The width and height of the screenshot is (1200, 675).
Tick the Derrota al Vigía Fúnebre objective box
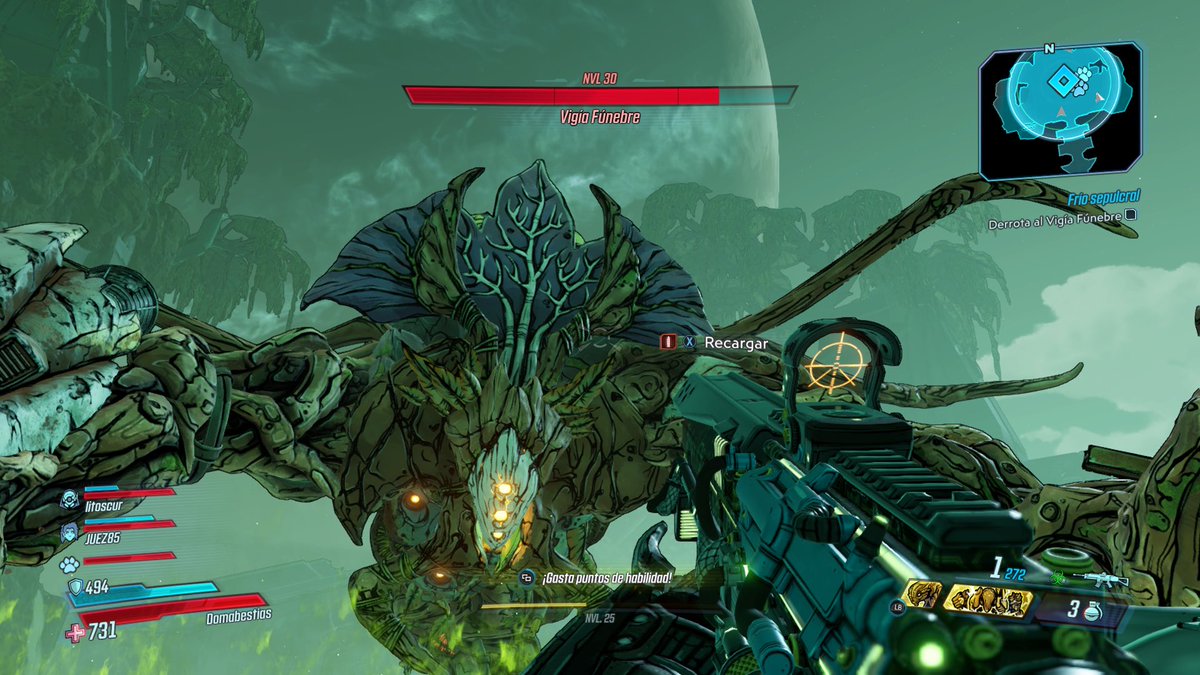pyautogui.click(x=1131, y=214)
